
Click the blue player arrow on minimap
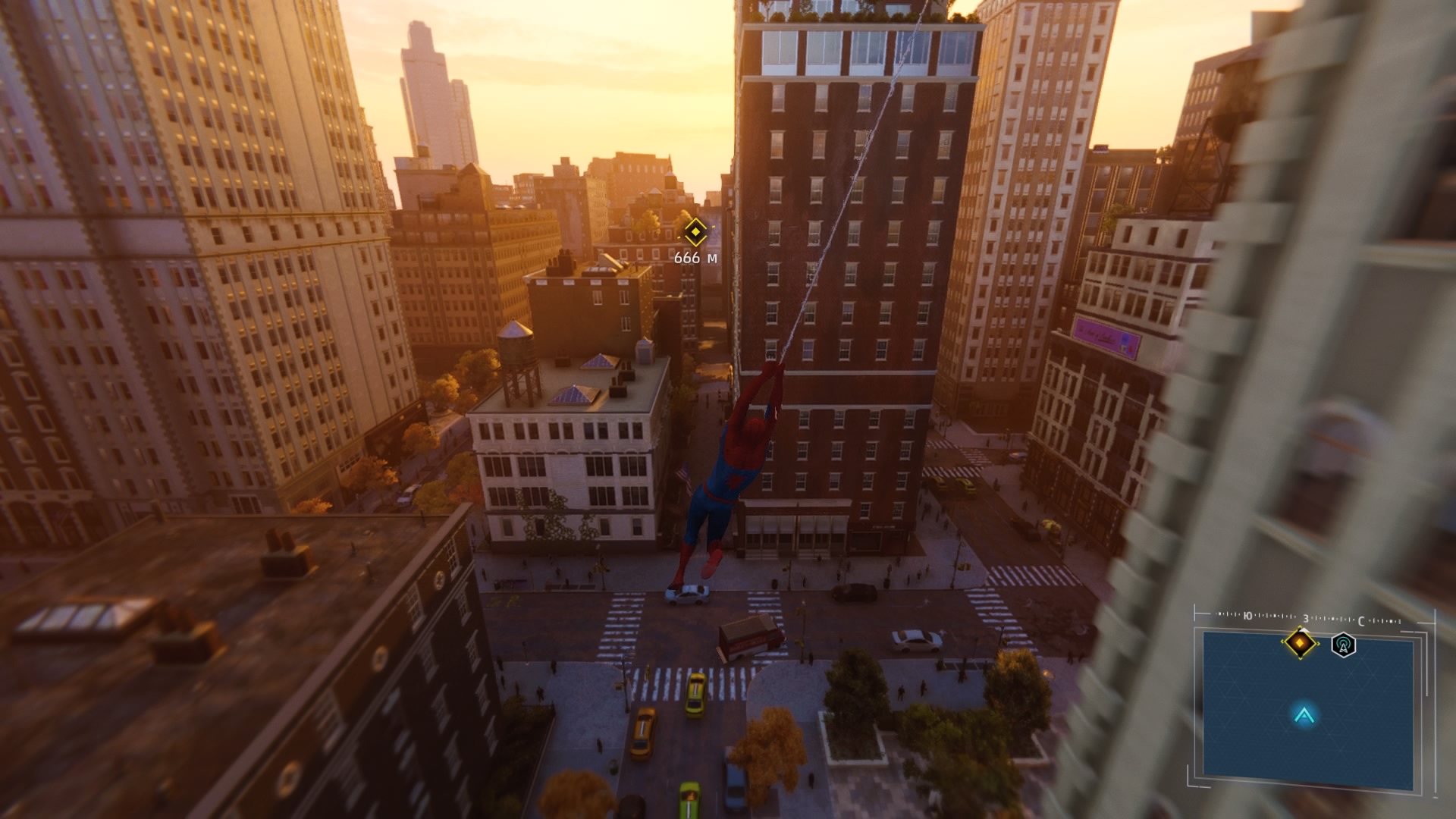tap(1304, 714)
